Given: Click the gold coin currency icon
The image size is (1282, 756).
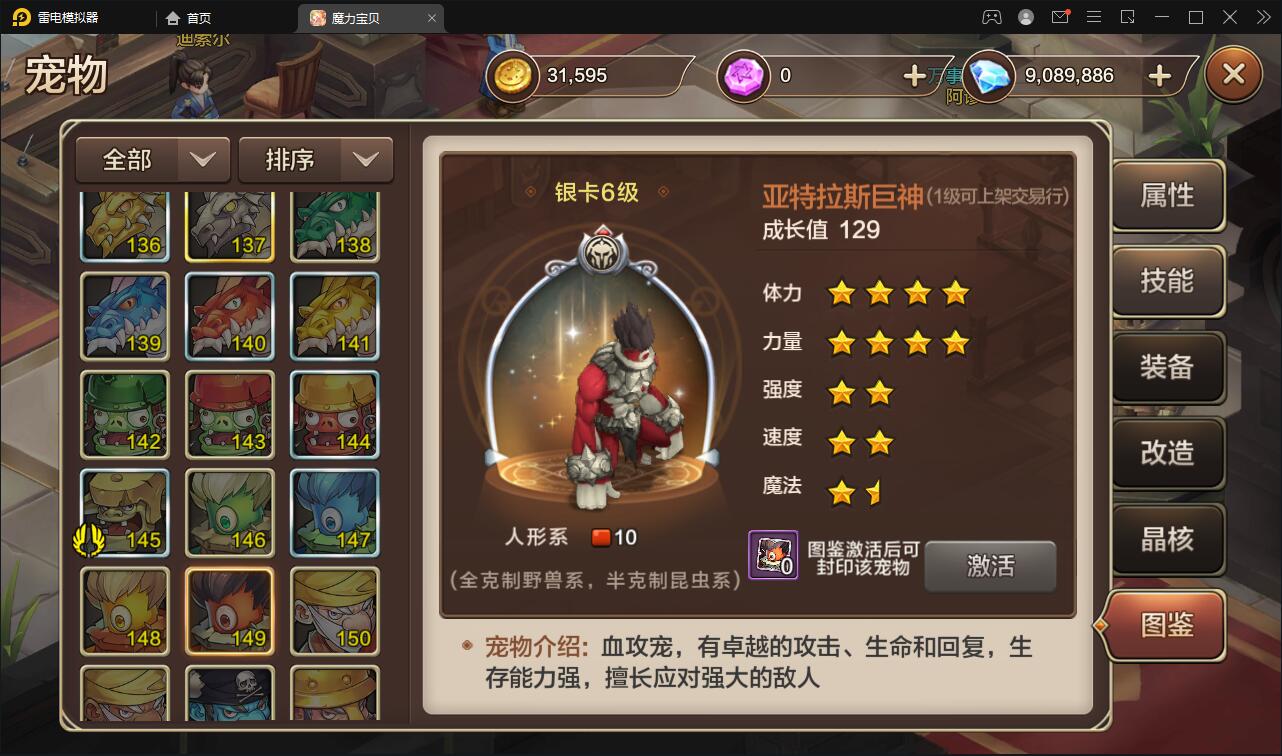Looking at the screenshot, I should pos(510,75).
